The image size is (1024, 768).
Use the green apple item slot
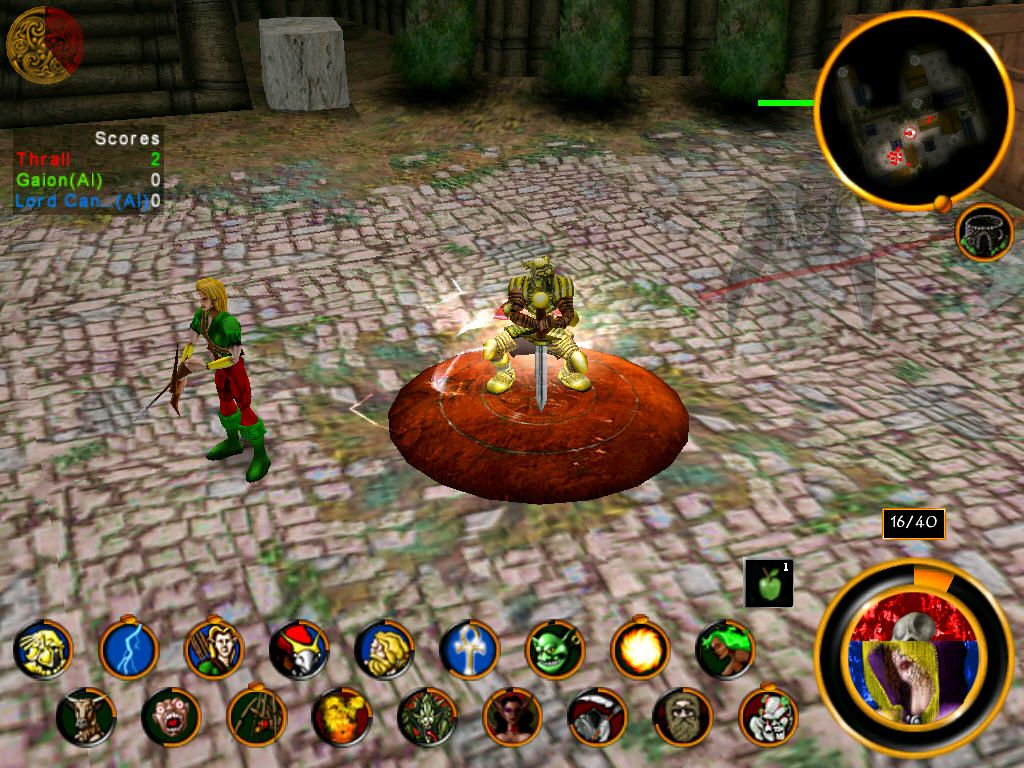(768, 583)
